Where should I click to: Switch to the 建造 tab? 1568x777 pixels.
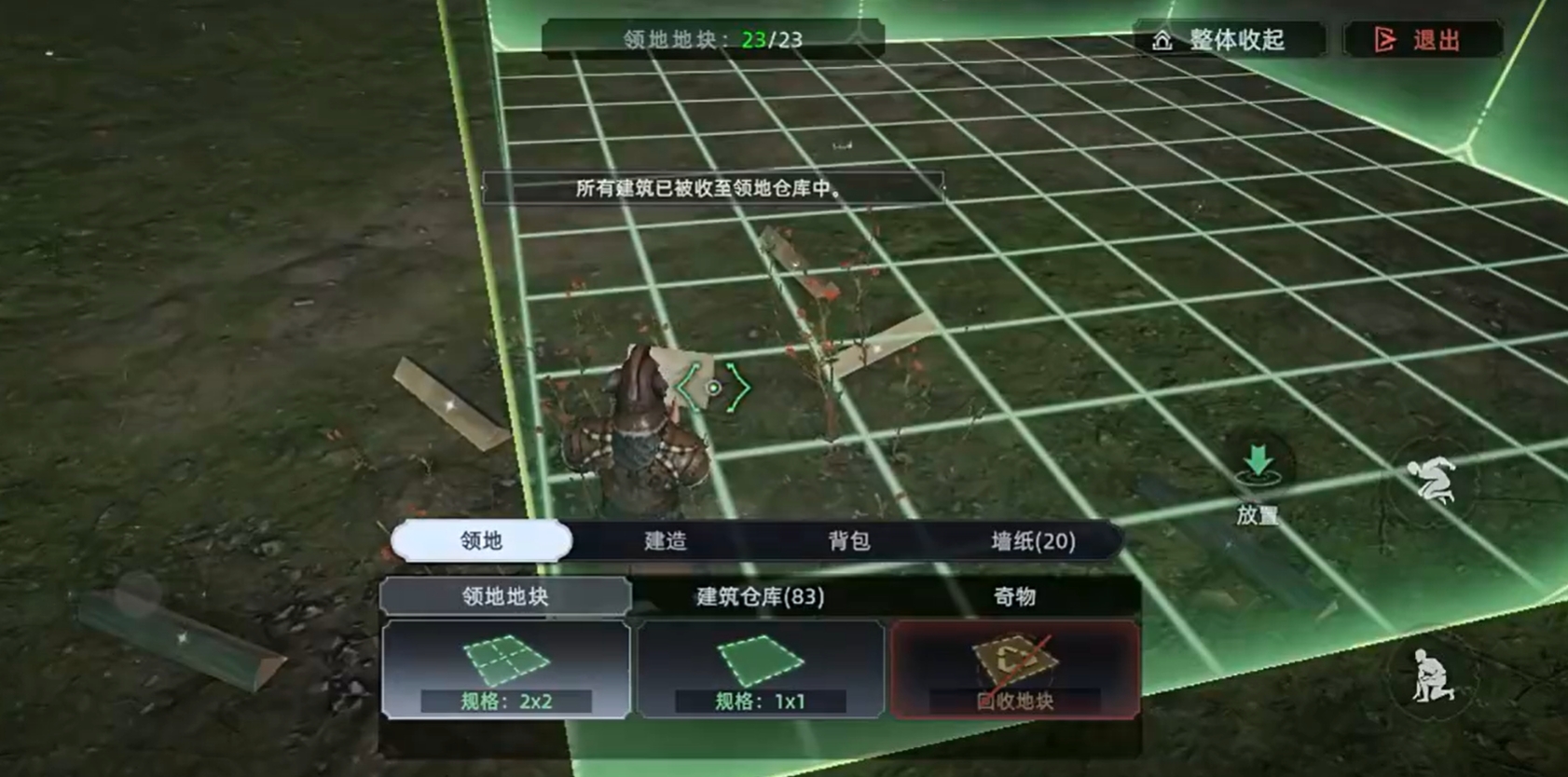coord(666,541)
